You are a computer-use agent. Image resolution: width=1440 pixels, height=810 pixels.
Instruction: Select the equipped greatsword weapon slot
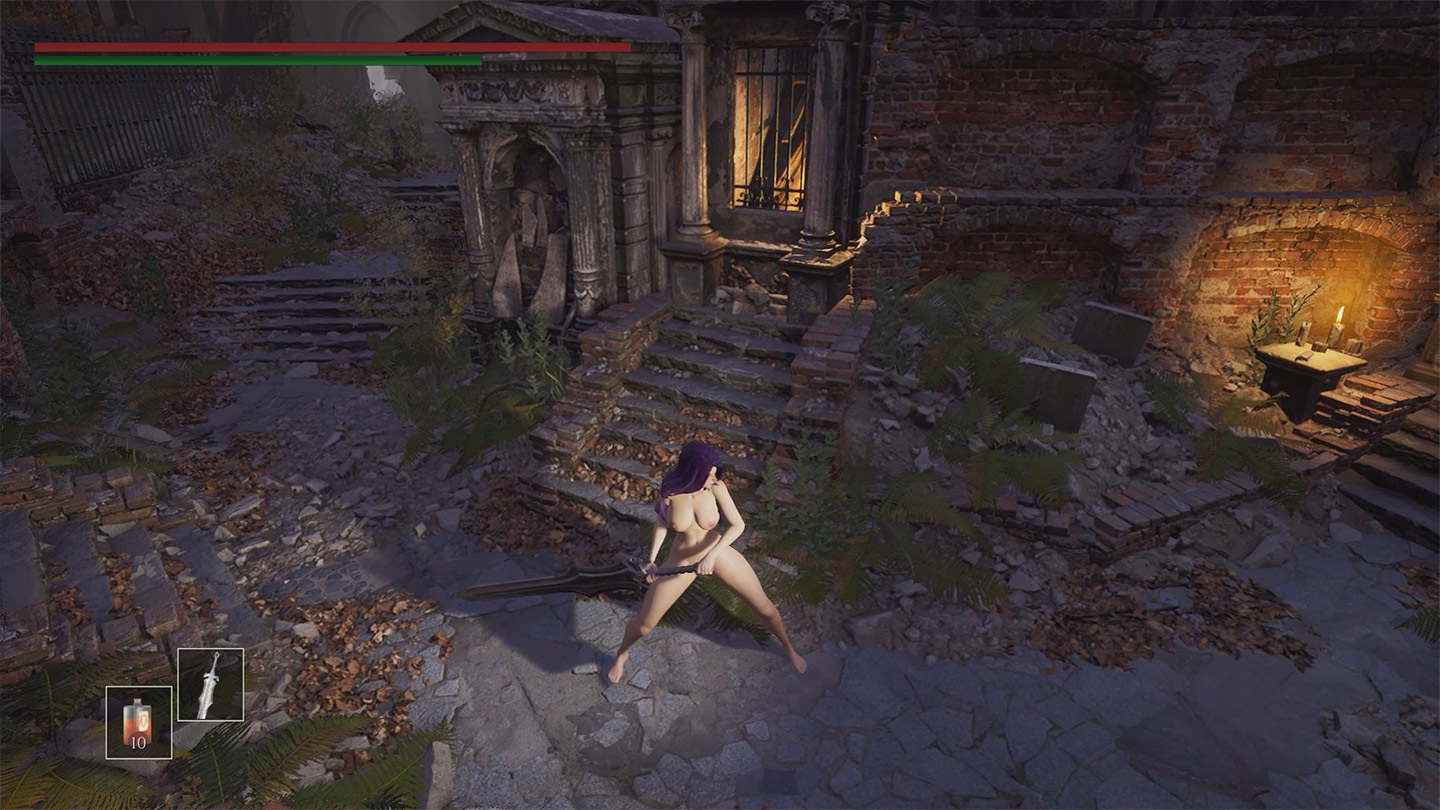pos(210,684)
